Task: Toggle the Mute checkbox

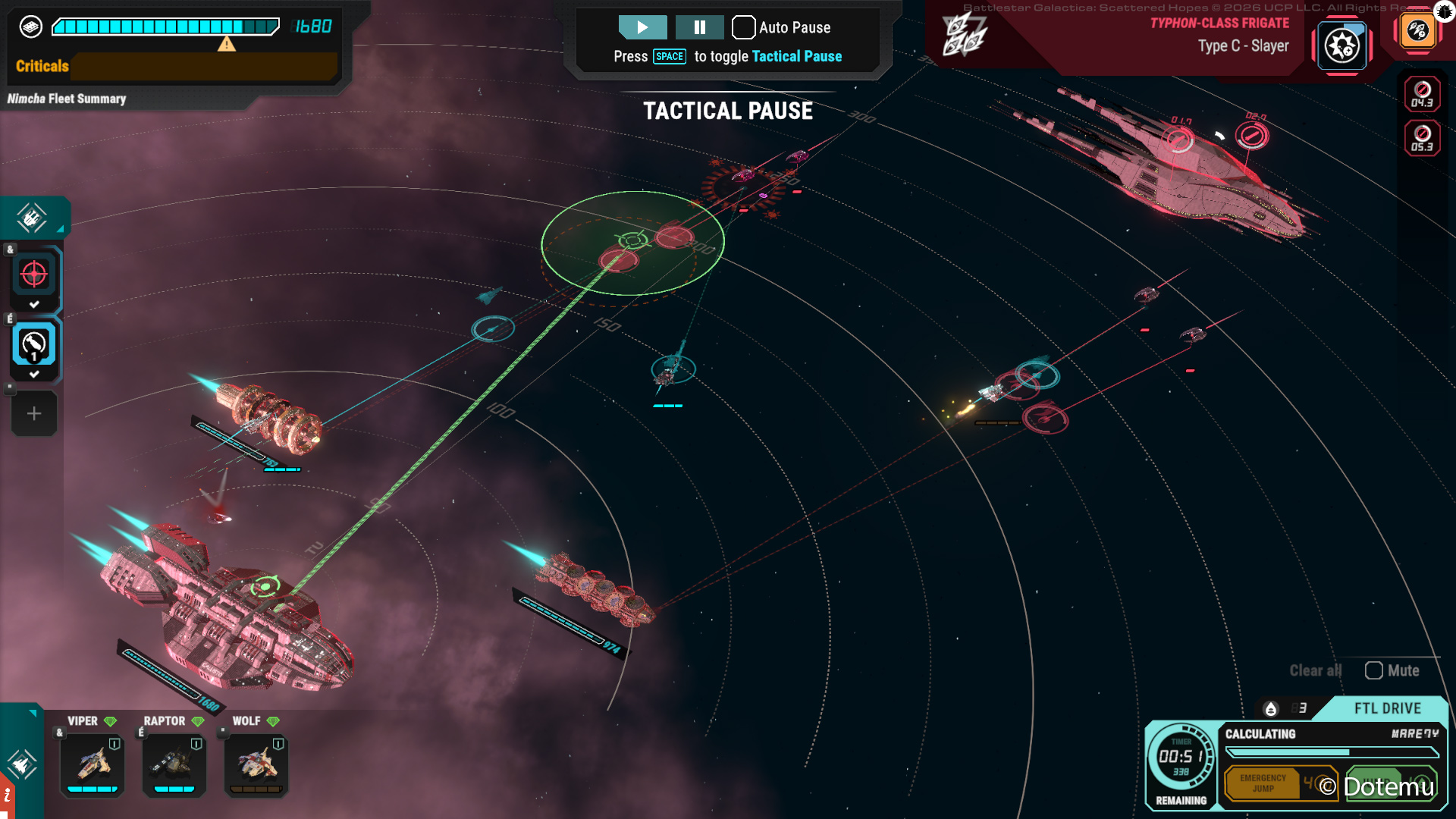Action: (1374, 670)
